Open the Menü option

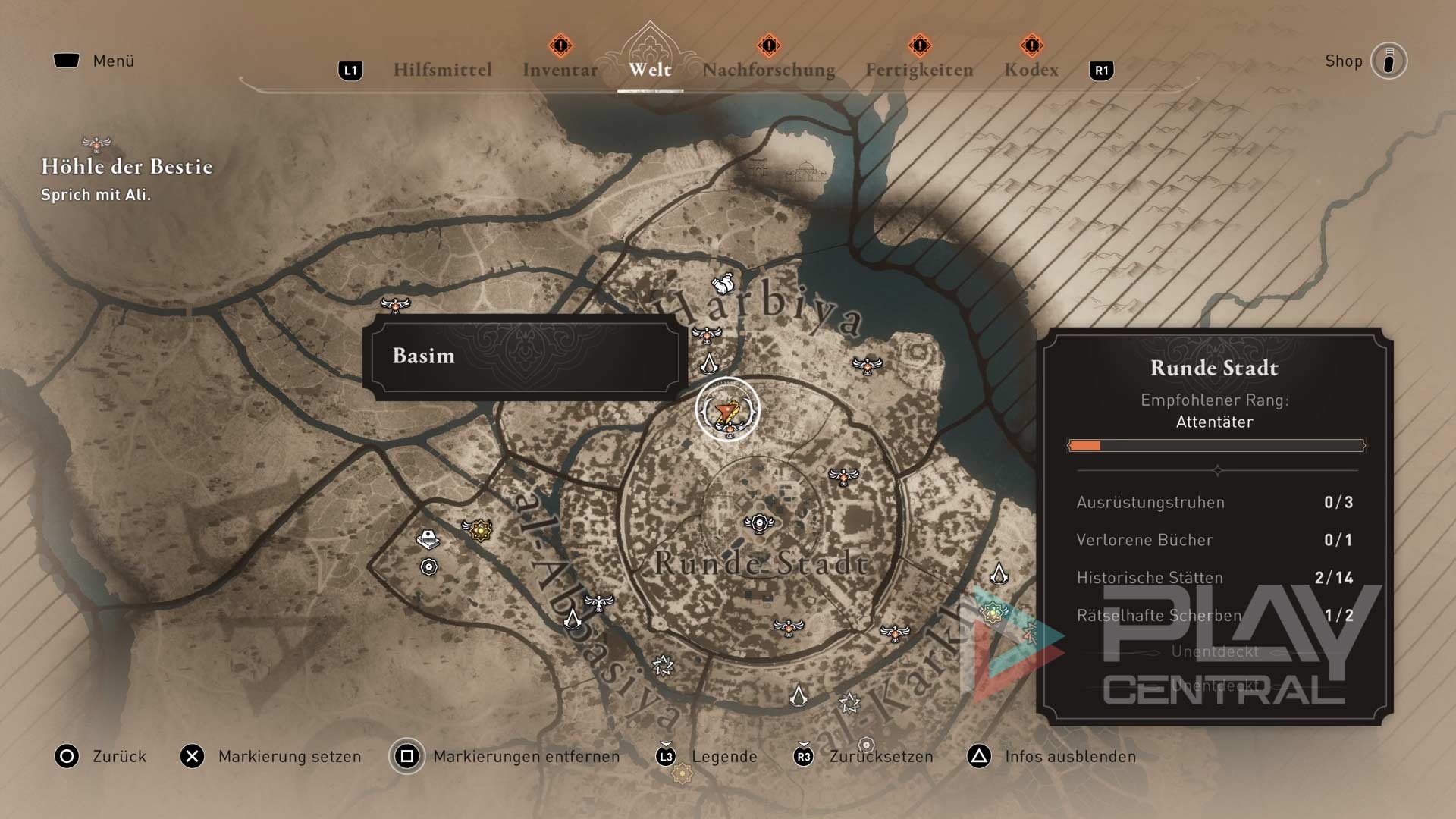95,61
